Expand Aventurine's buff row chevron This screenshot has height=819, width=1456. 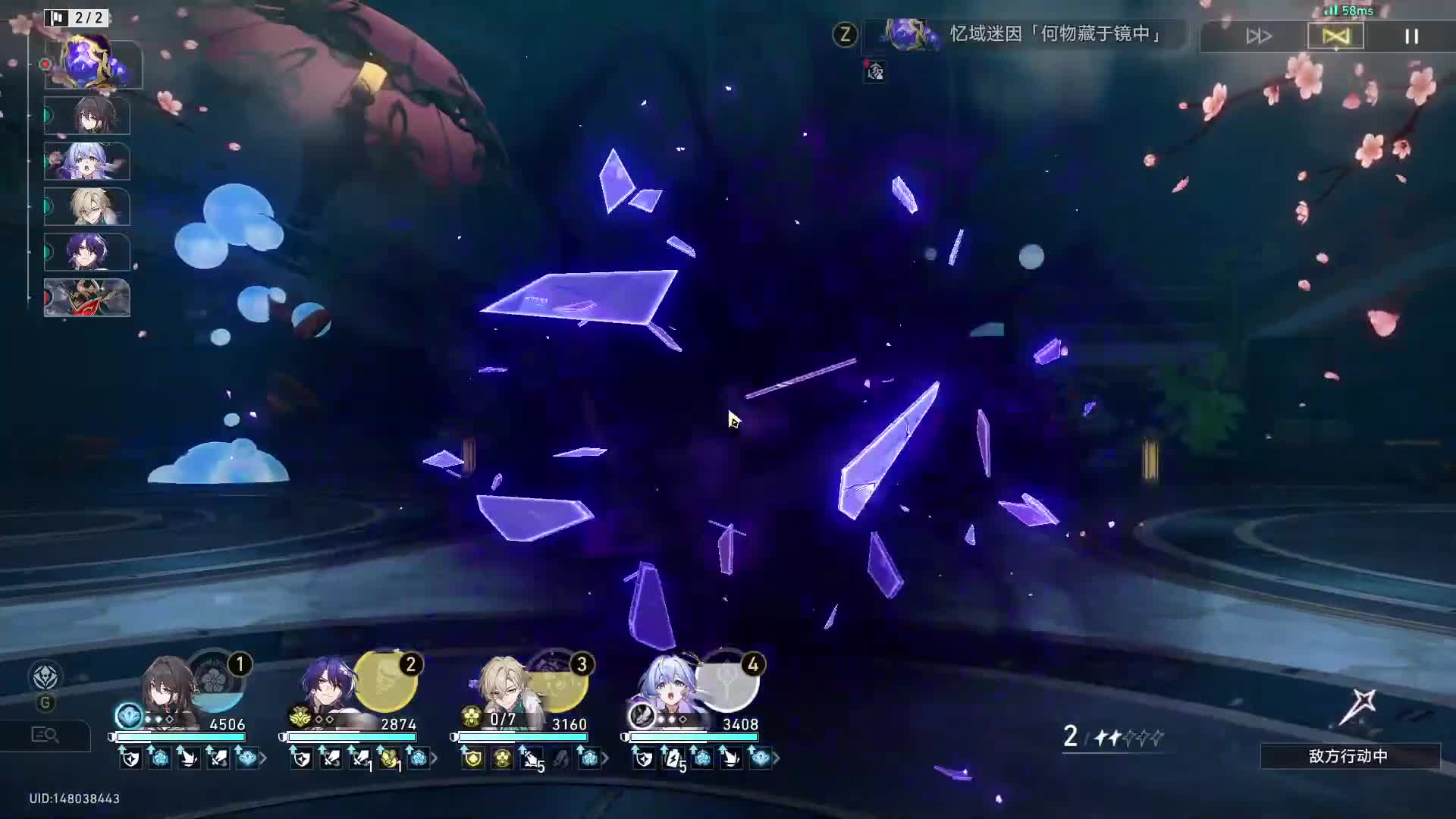pos(605,758)
